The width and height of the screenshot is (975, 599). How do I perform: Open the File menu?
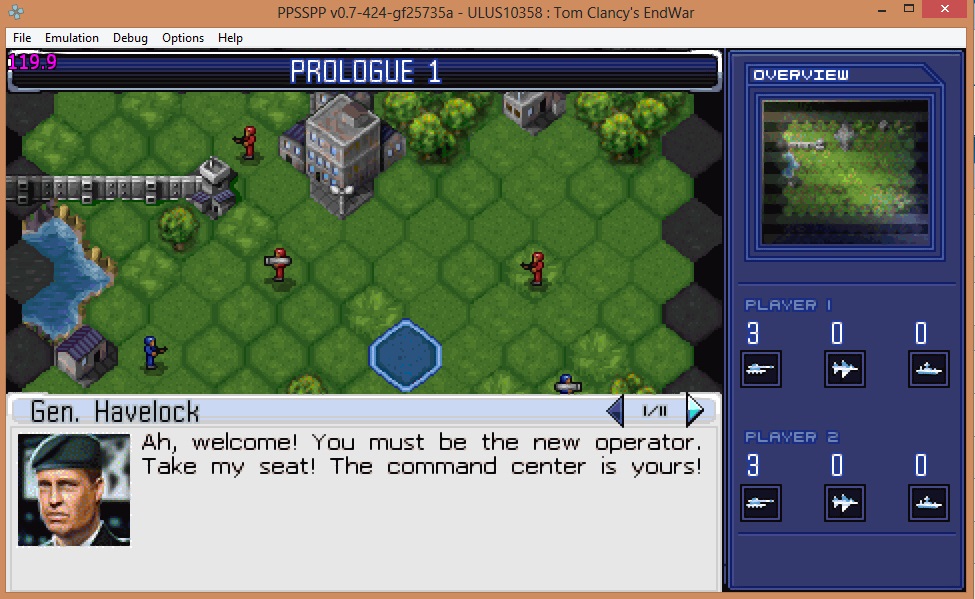pyautogui.click(x=22, y=38)
